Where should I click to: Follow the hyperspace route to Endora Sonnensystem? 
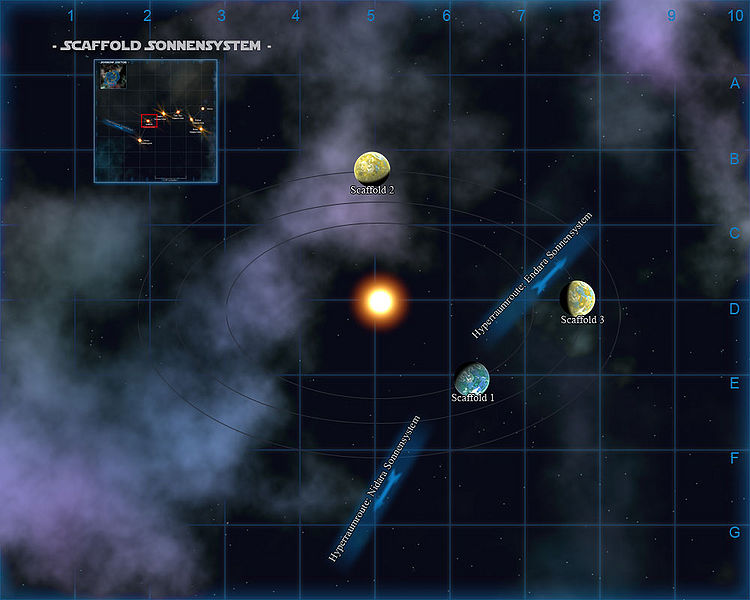click(533, 278)
